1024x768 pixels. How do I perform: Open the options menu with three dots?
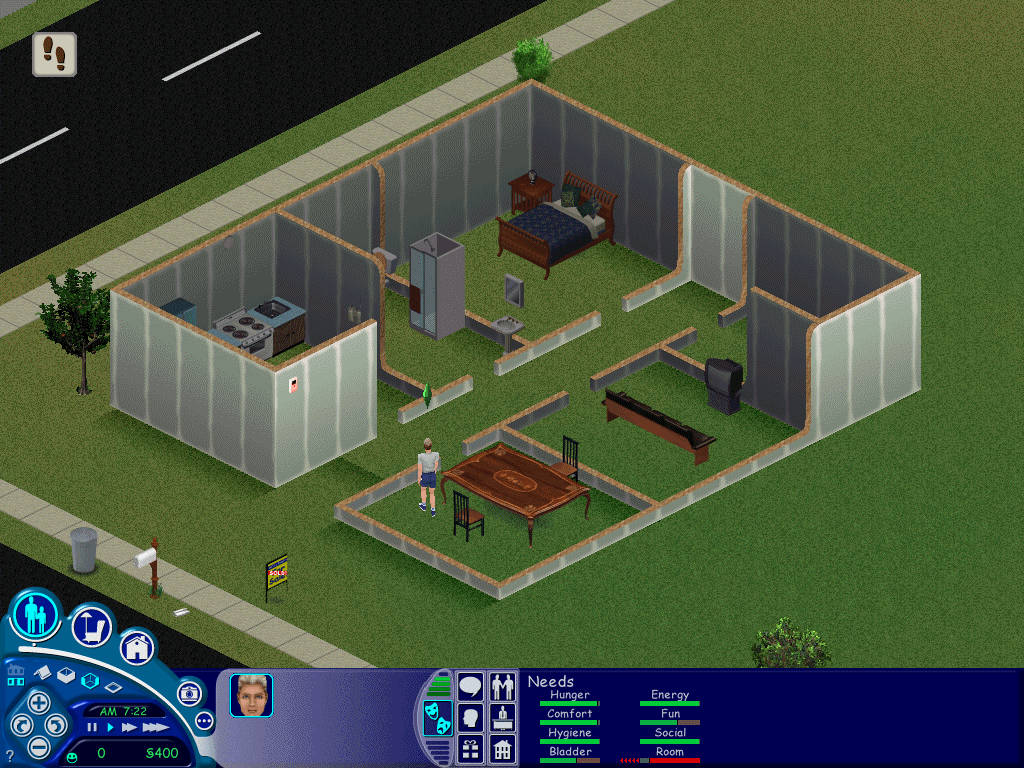click(x=204, y=720)
